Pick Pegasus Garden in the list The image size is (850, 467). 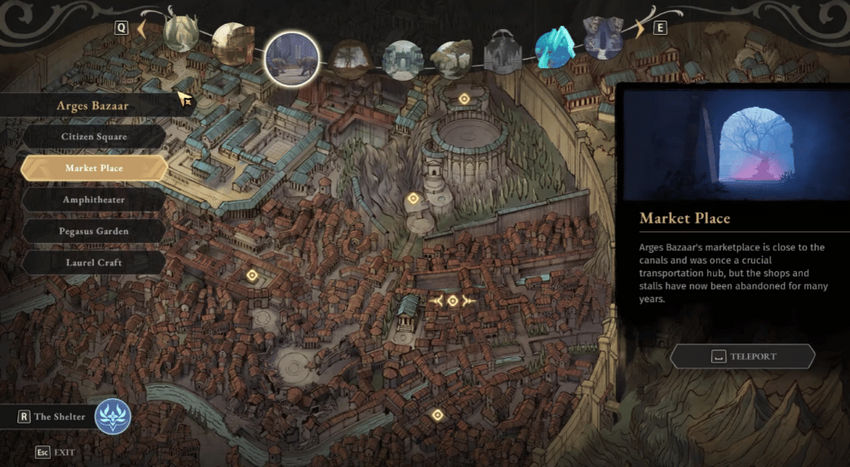94,231
